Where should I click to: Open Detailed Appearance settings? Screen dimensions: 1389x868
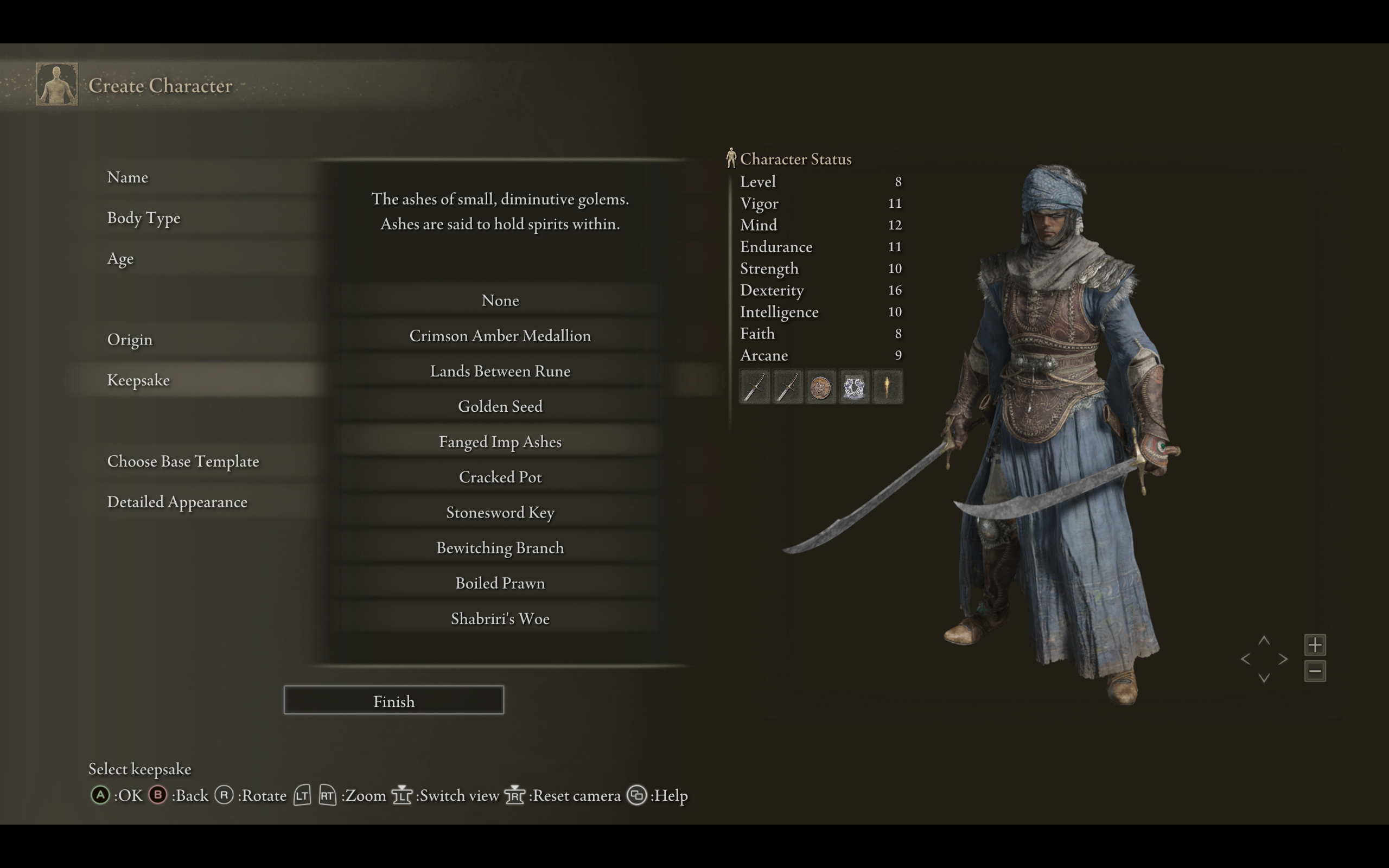pyautogui.click(x=177, y=502)
